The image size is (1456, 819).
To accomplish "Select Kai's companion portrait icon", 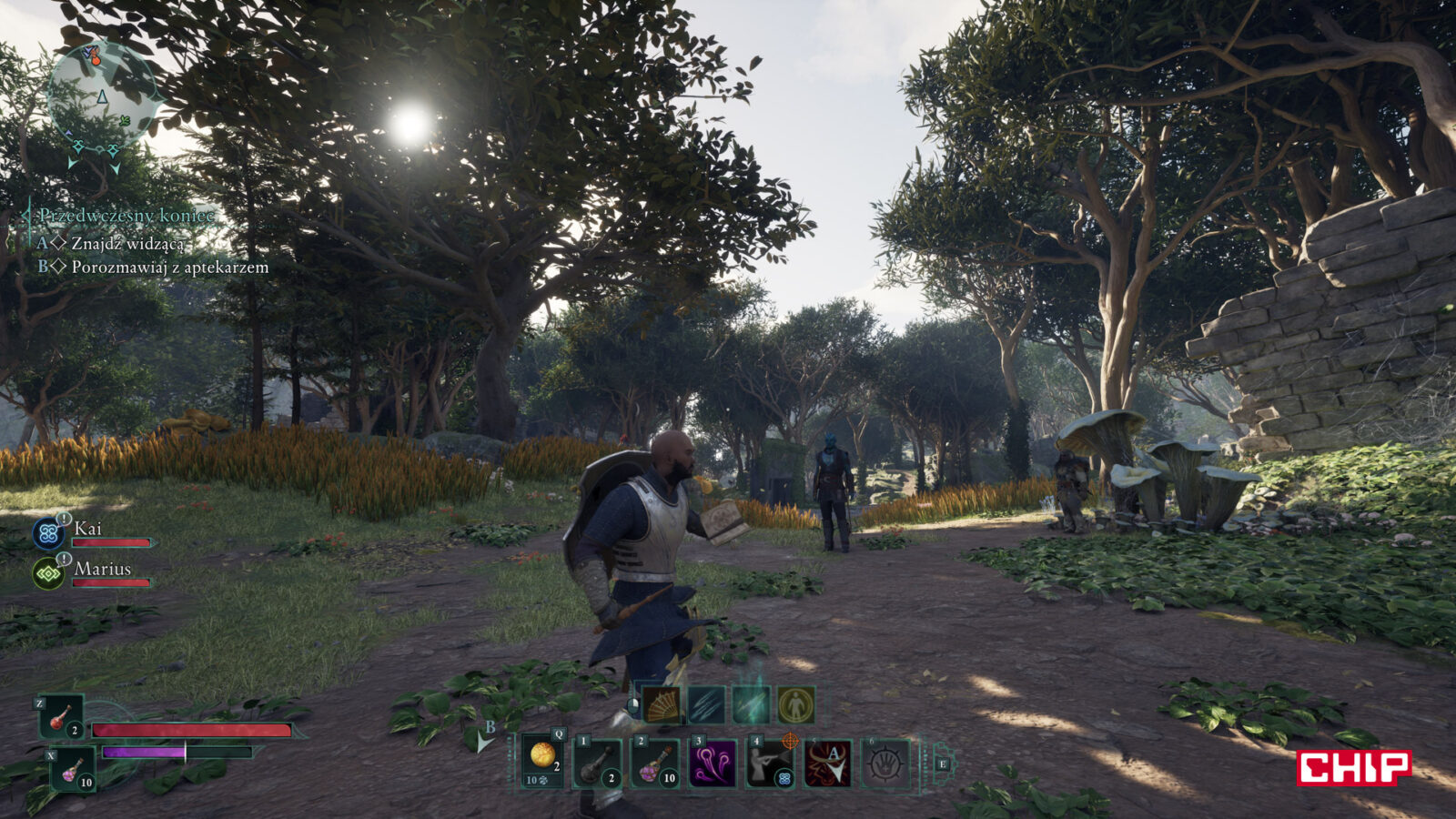I will click(x=47, y=533).
